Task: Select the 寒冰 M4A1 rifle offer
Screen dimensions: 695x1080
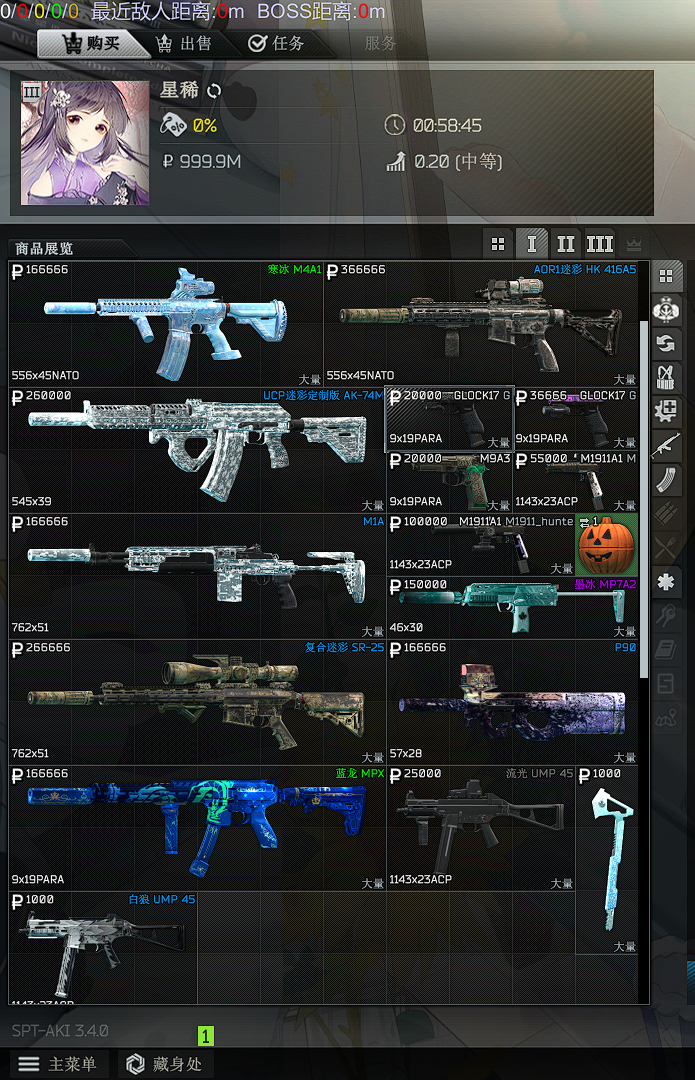Action: [166, 323]
